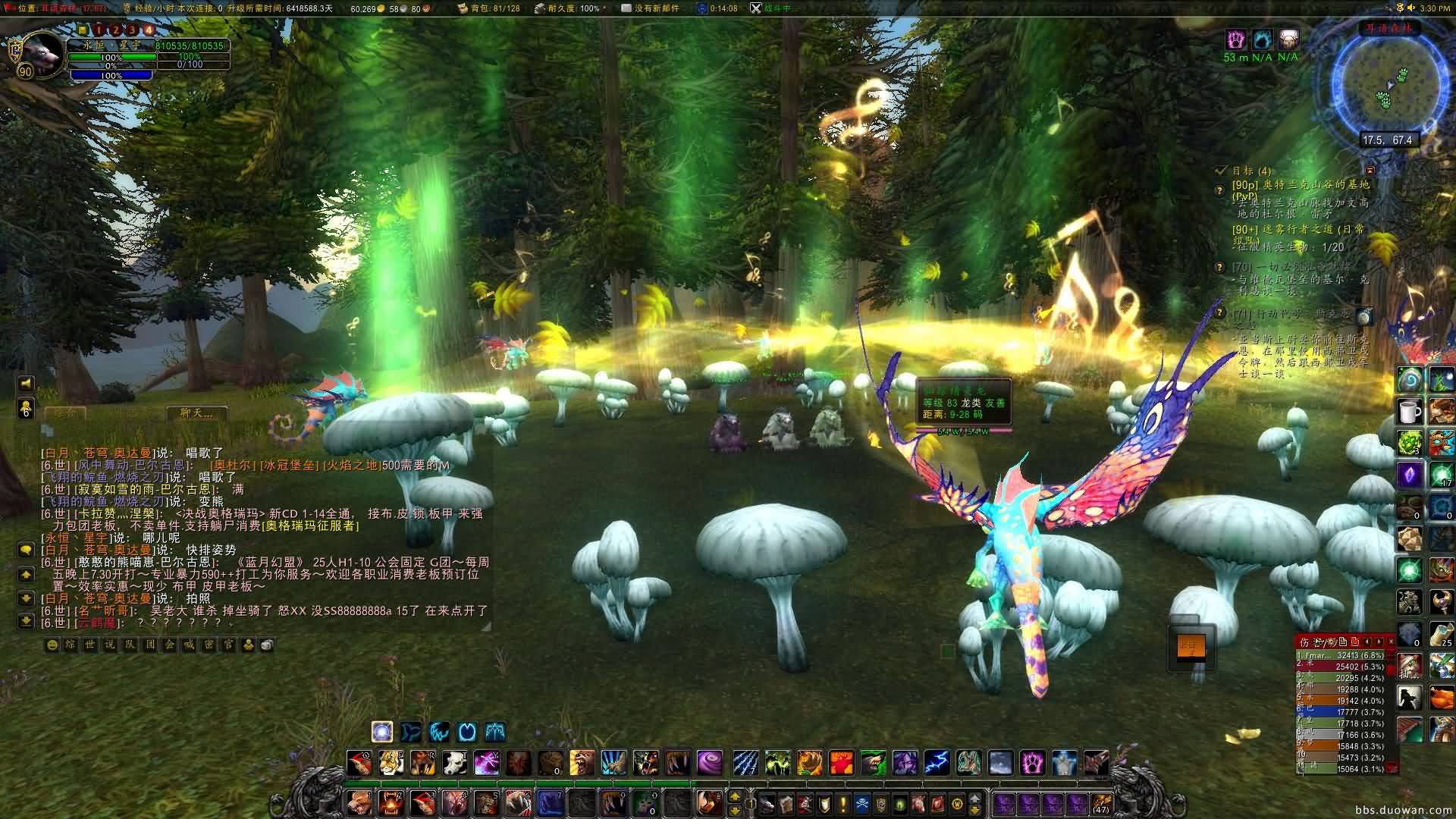Click the blue skull-and-crossbones micro button
1456x819 pixels.
point(862,803)
